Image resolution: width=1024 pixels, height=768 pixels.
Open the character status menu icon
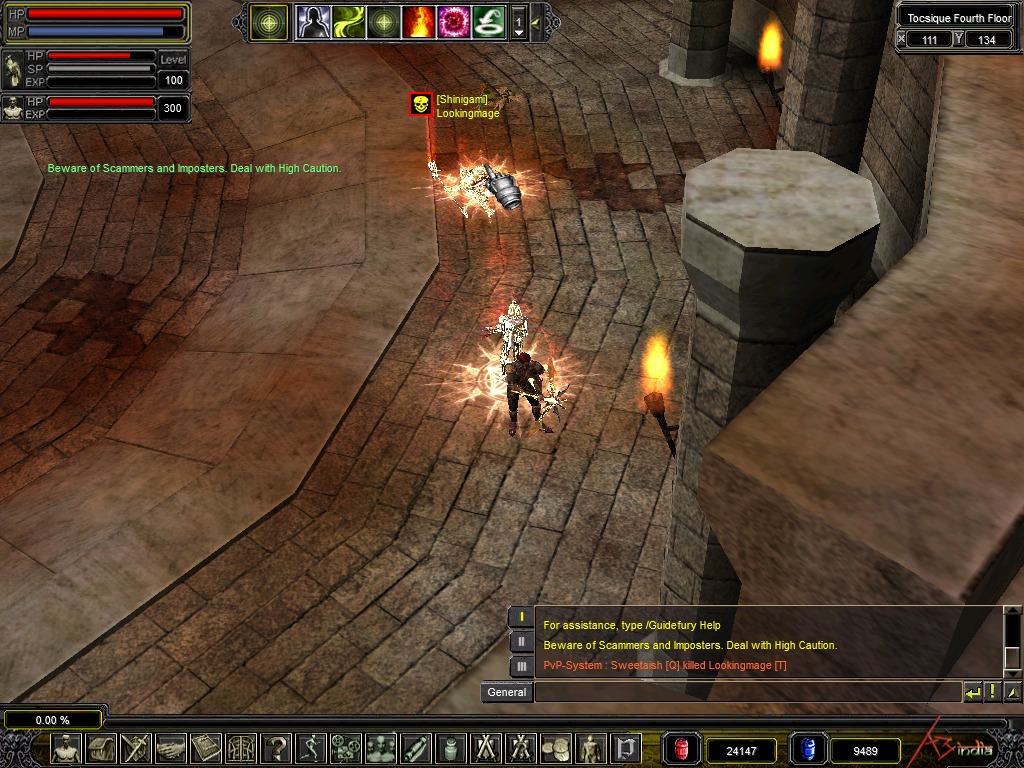point(66,748)
